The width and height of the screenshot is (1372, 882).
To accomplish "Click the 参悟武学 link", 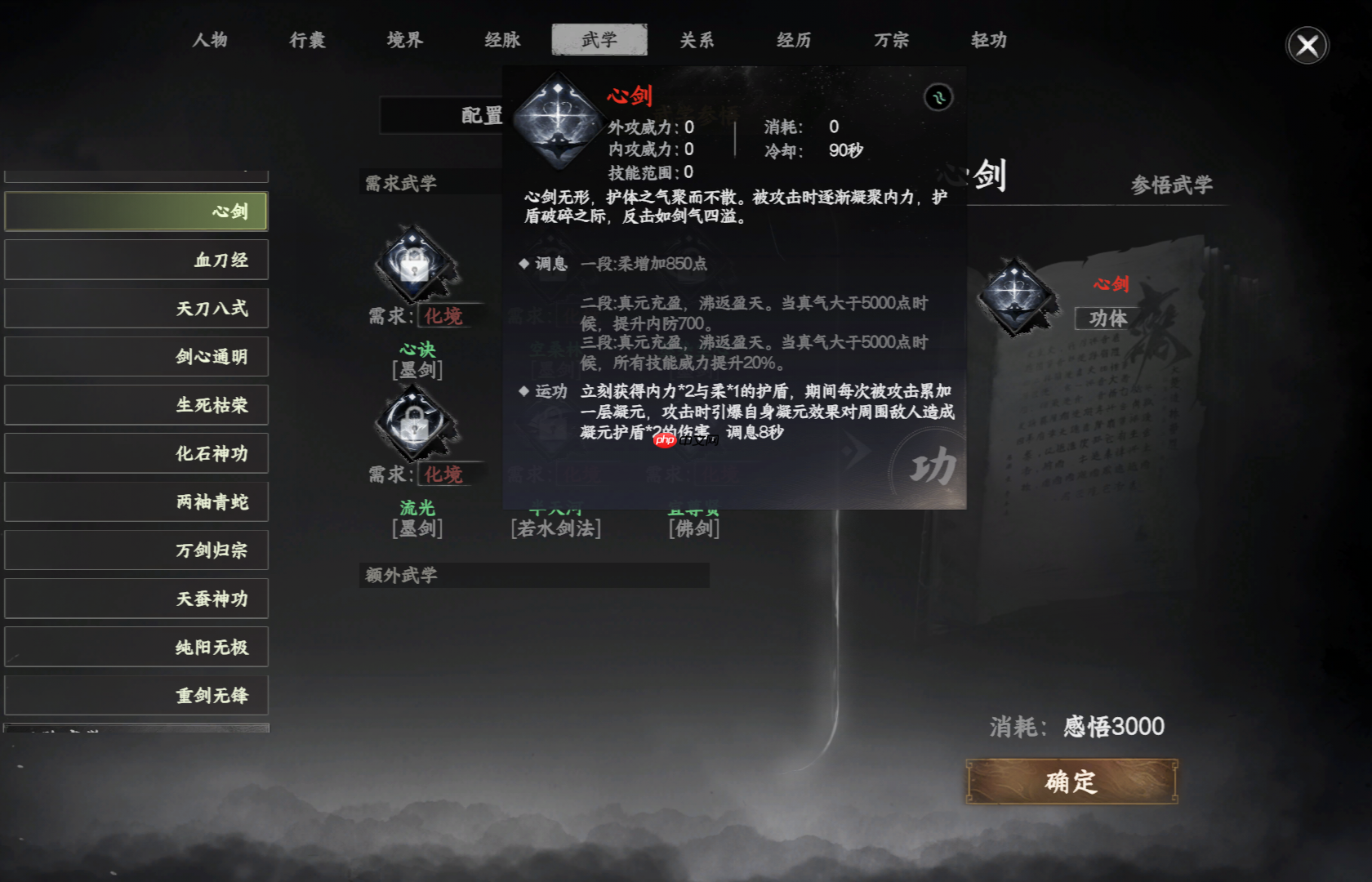I will click(x=1171, y=185).
